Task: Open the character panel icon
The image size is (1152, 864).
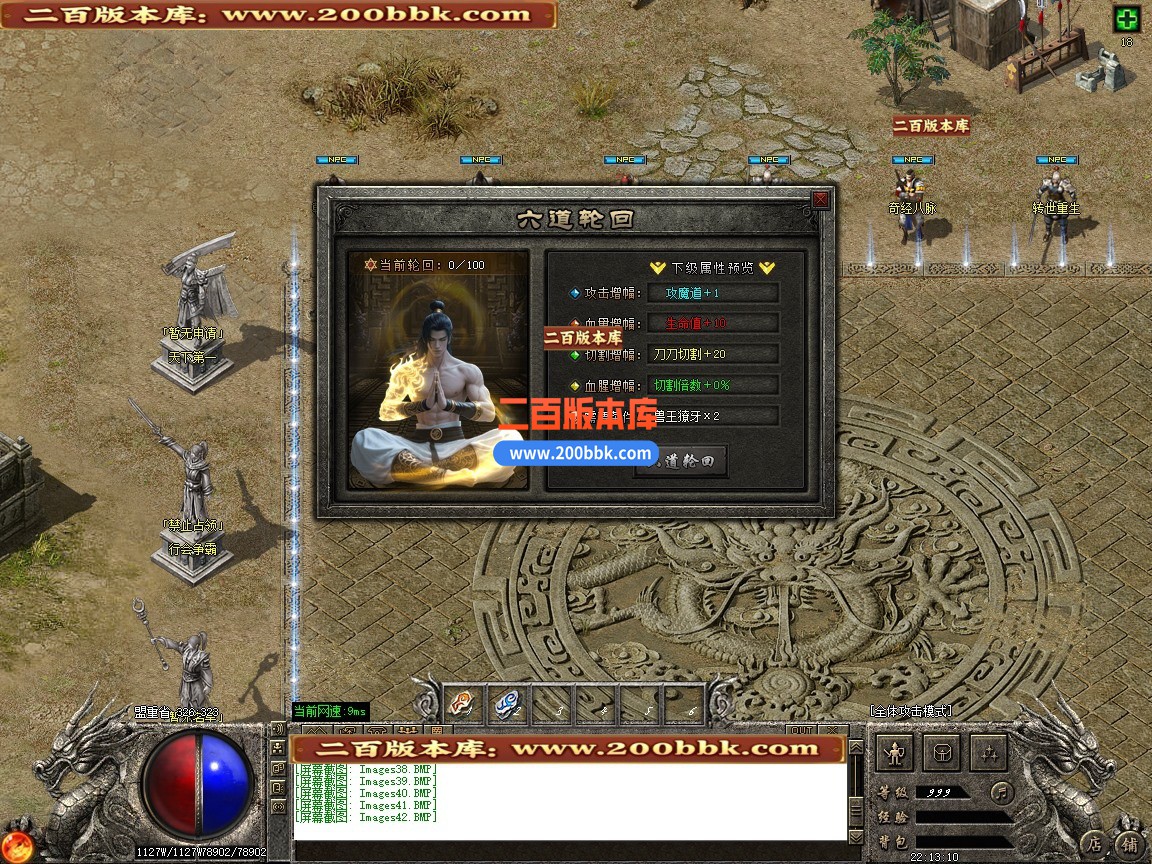Action: (x=893, y=752)
